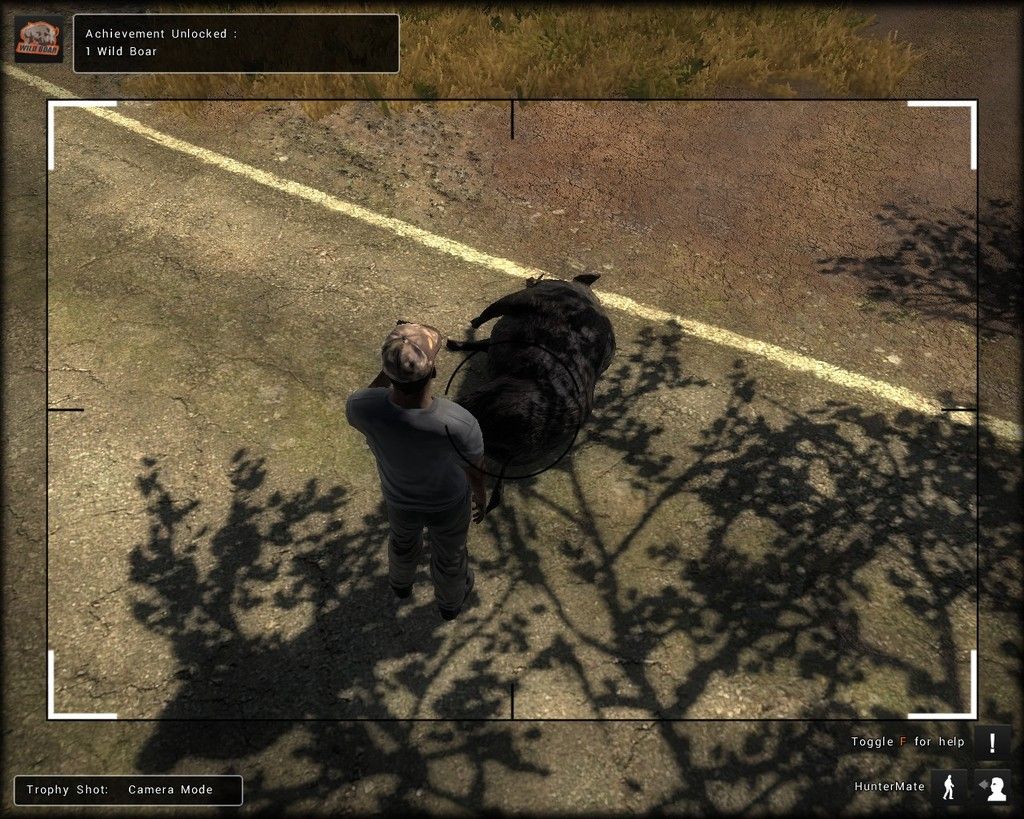Click the HunterMate head visibility icon
Image resolution: width=1024 pixels, height=819 pixels.
(x=993, y=787)
